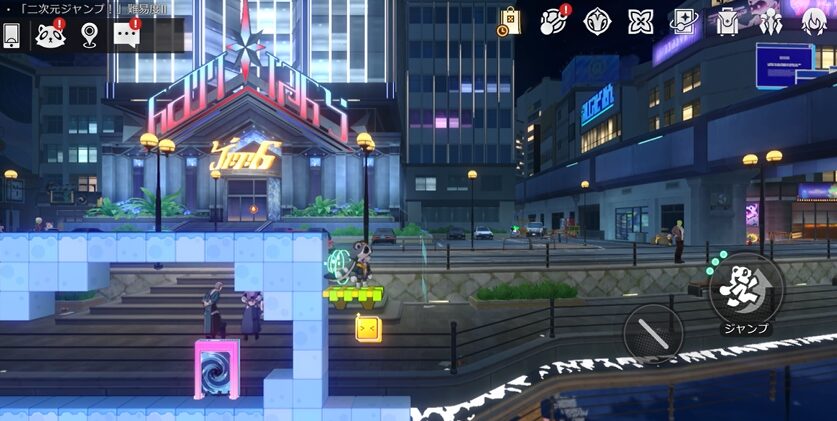The height and width of the screenshot is (421, 837).
Task: Open the four-petal flower icon
Action: (x=641, y=20)
